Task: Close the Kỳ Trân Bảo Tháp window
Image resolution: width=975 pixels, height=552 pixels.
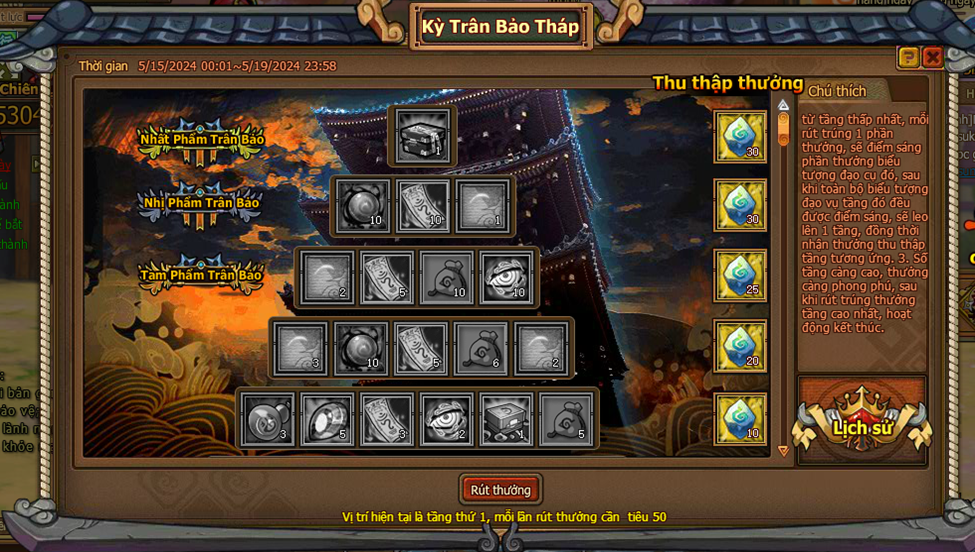Action: click(x=932, y=58)
